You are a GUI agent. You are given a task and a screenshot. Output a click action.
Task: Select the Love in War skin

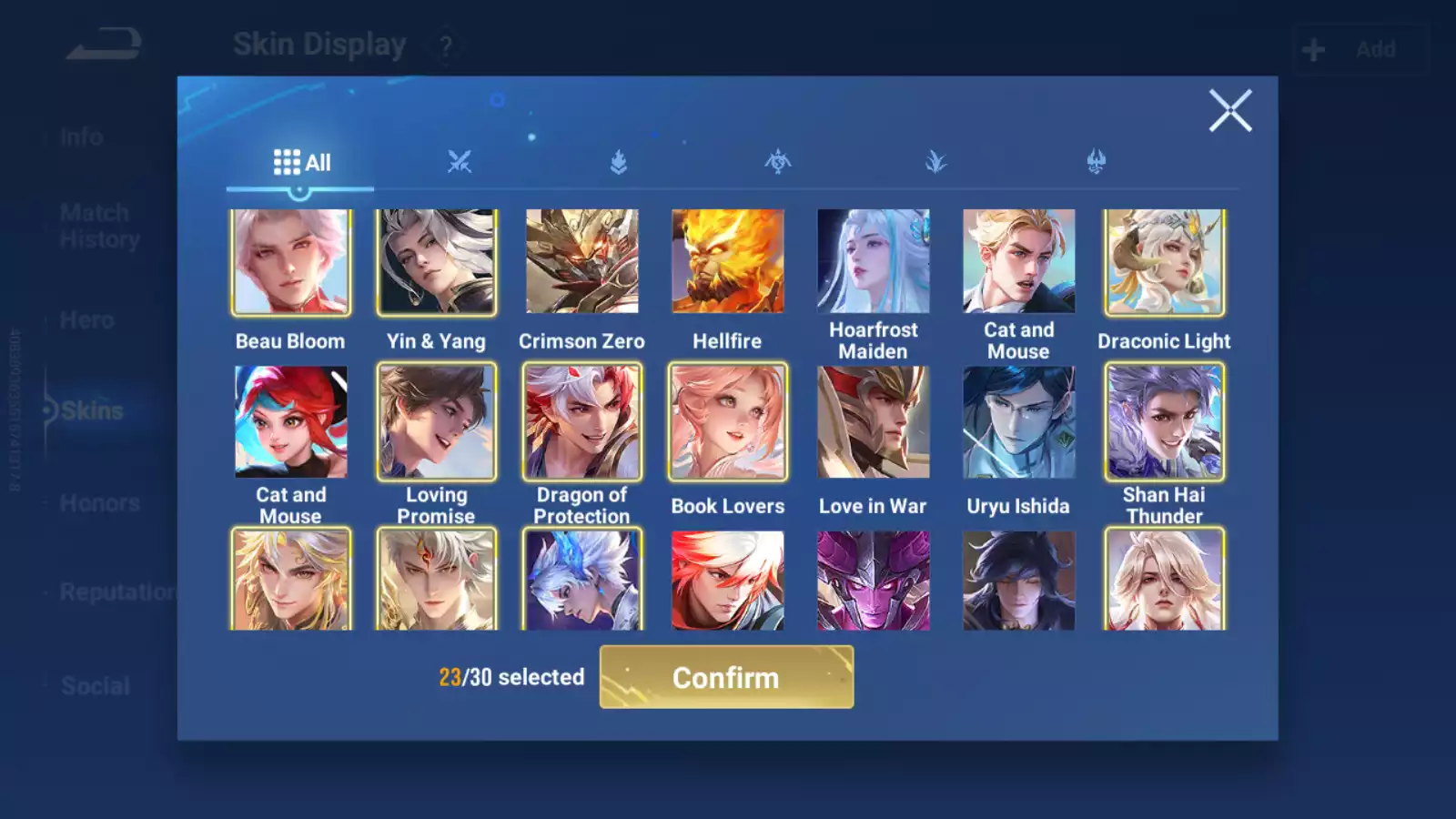pyautogui.click(x=874, y=423)
